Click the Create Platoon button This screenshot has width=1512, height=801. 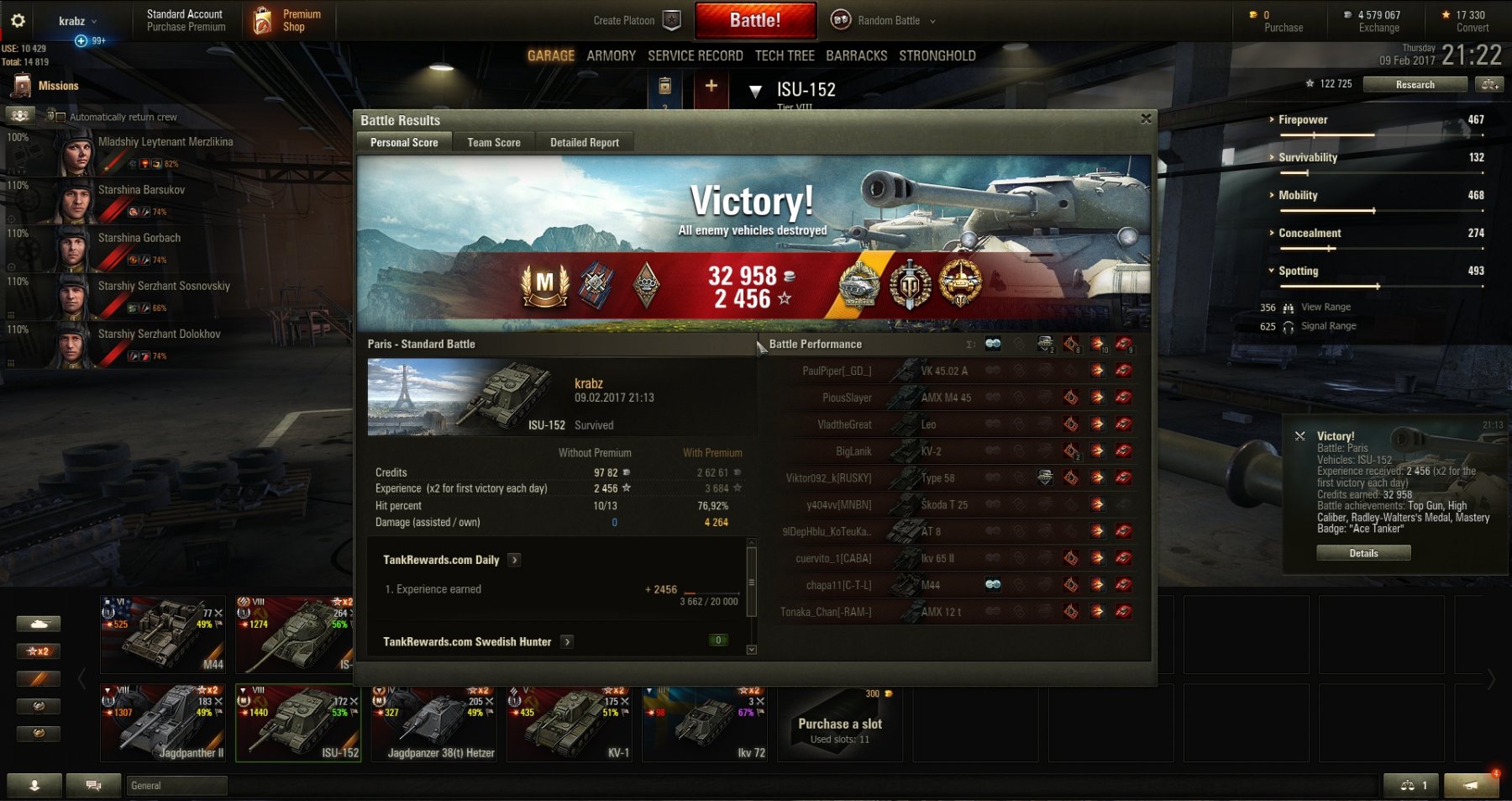point(635,20)
